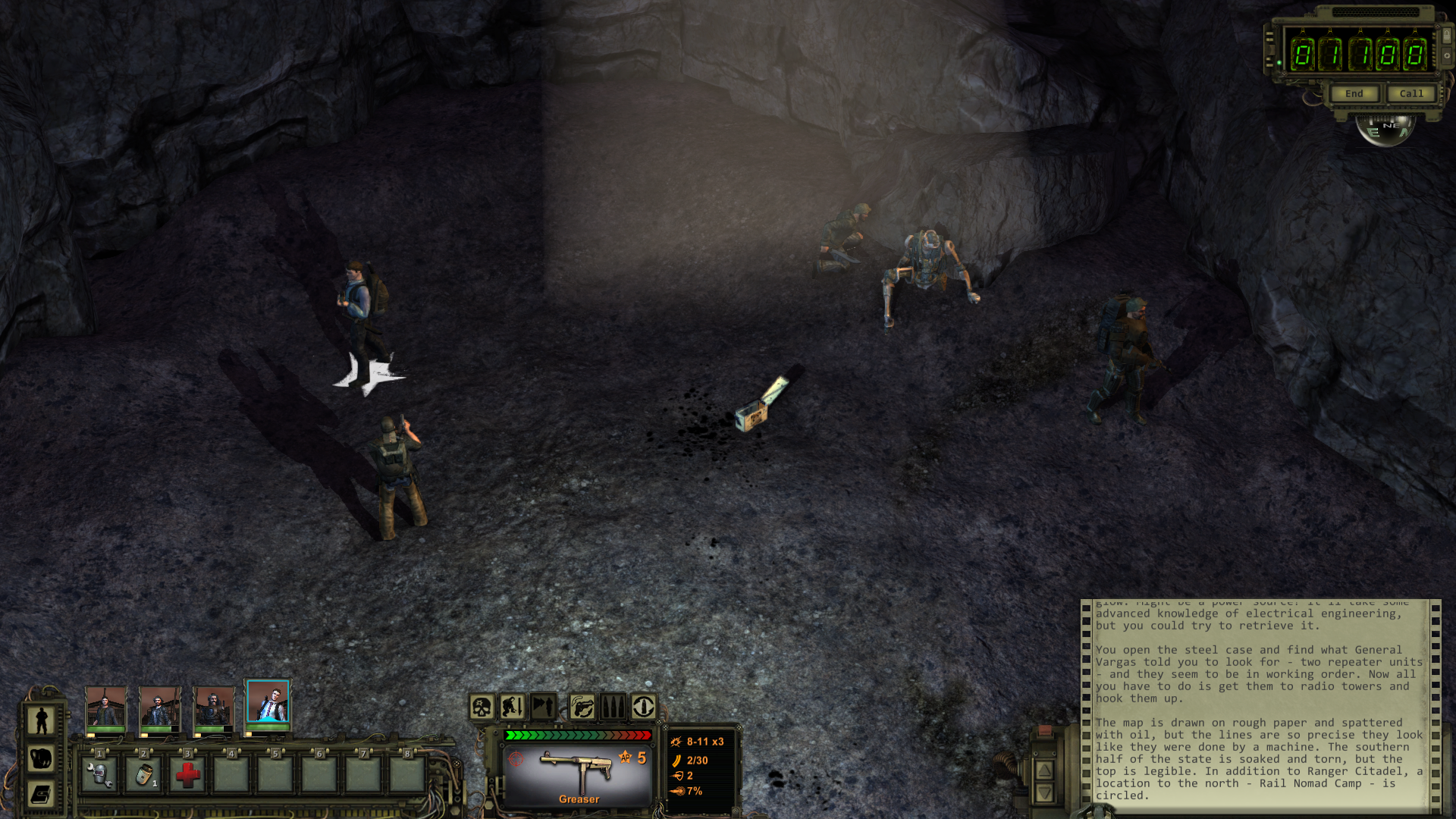Open the logbook journal icon

[42, 794]
